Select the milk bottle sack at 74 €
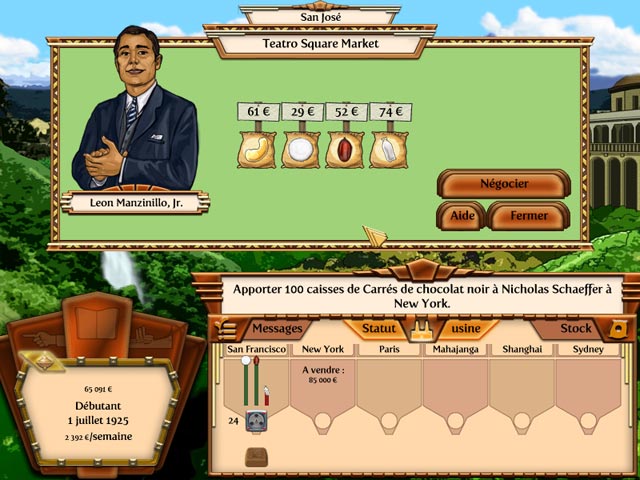The image size is (640, 480). click(387, 150)
